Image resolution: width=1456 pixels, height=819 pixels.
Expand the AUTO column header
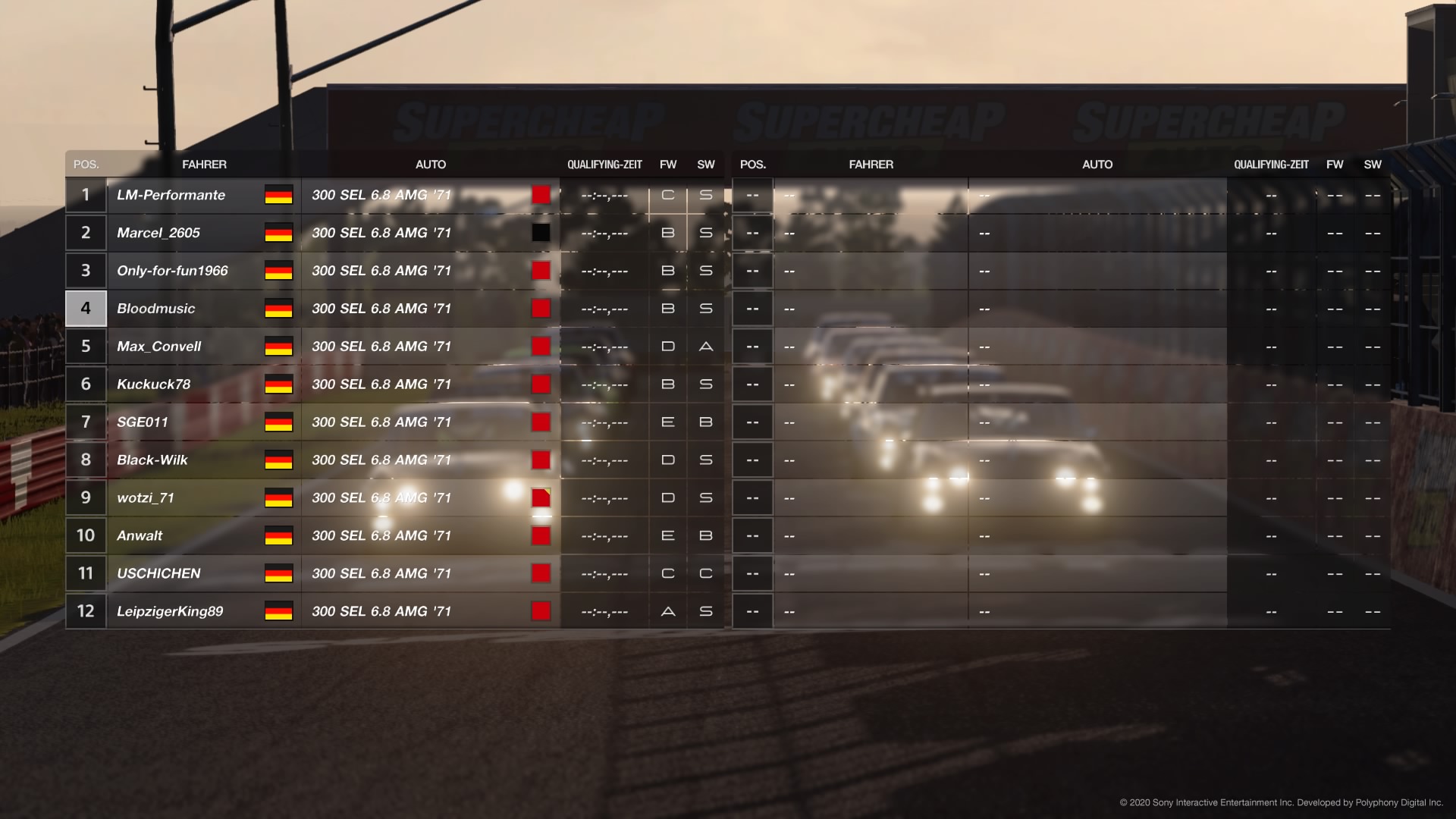point(430,164)
